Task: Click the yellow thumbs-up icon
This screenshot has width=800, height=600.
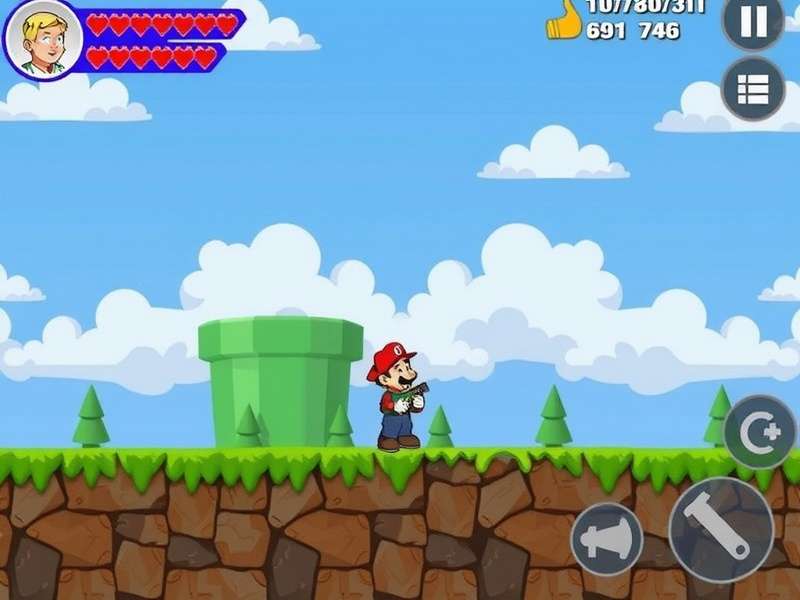Action: [564, 20]
